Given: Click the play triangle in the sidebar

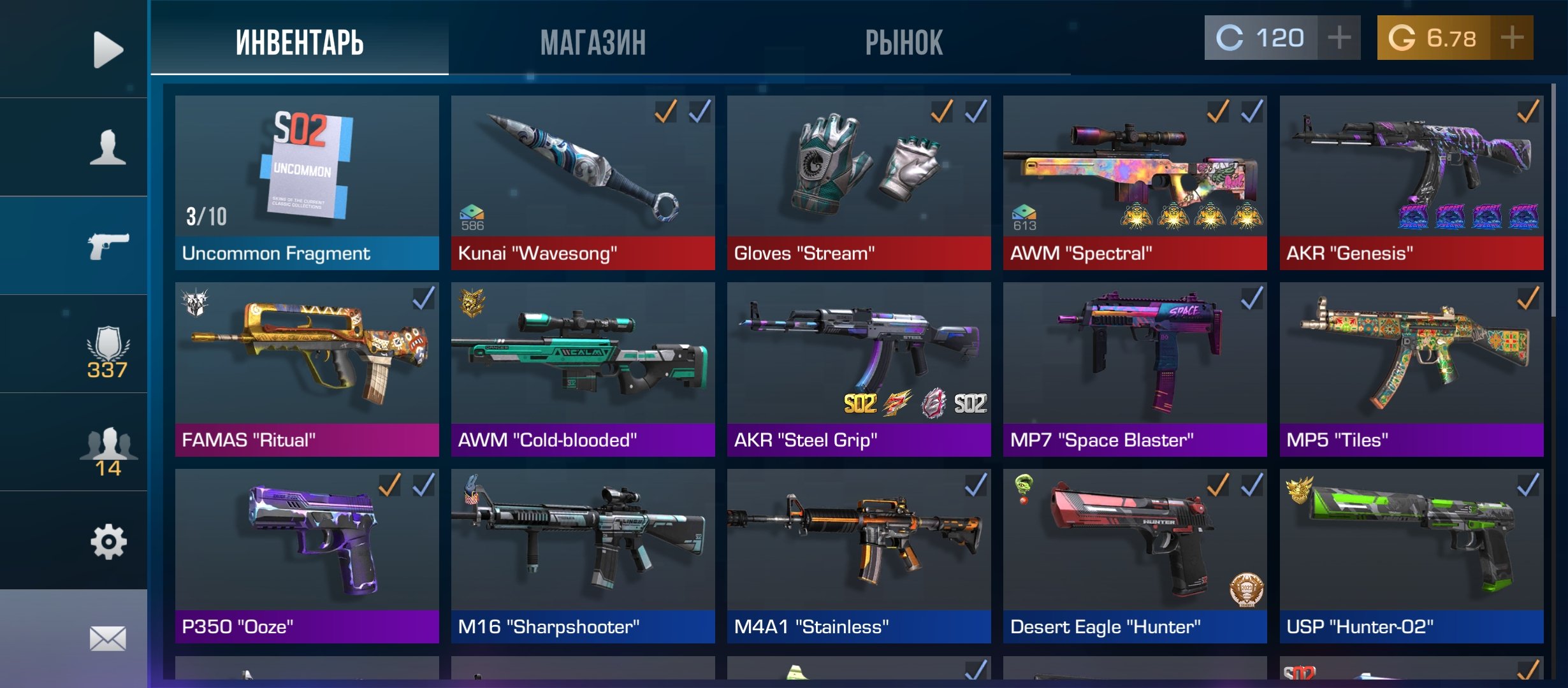Looking at the screenshot, I should 108,49.
